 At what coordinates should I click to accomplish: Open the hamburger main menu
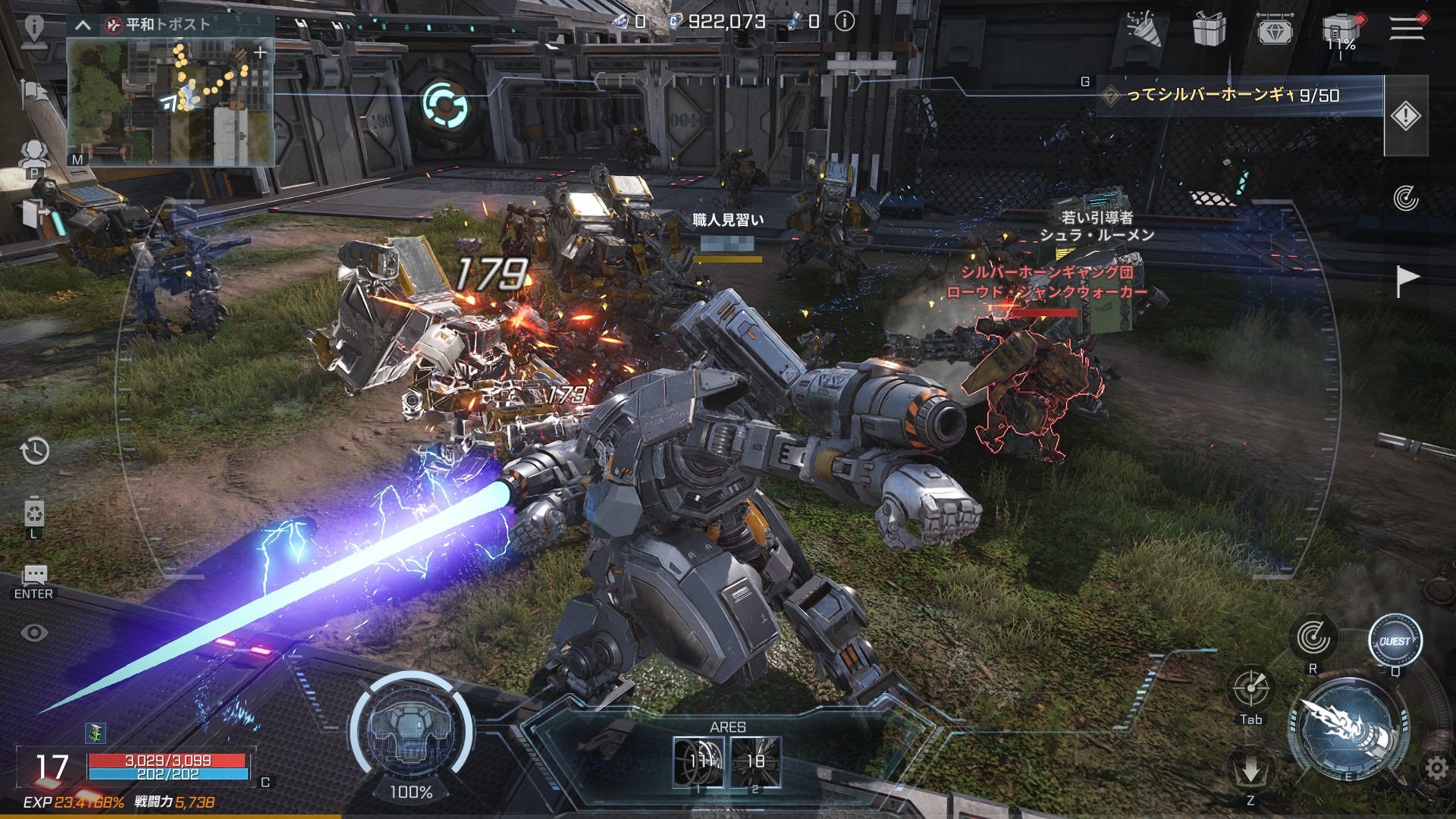[x=1407, y=27]
